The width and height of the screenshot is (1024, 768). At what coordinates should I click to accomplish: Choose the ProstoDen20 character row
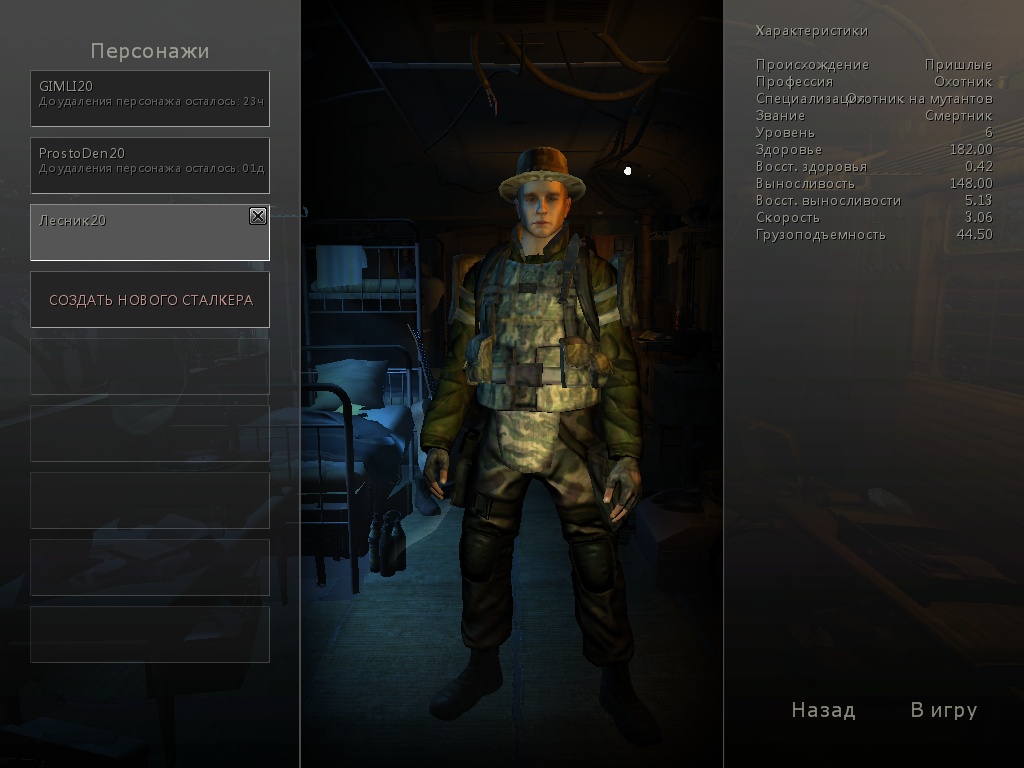150,165
